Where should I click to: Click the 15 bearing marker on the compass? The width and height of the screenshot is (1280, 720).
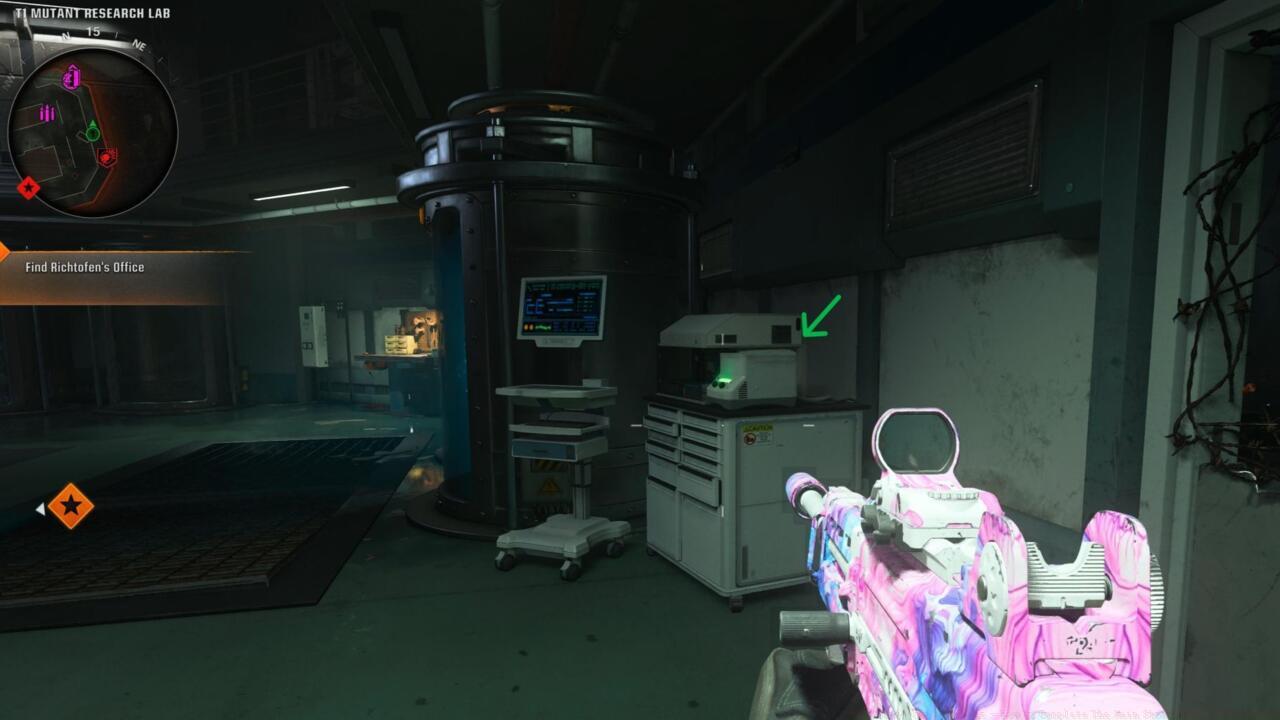click(92, 32)
